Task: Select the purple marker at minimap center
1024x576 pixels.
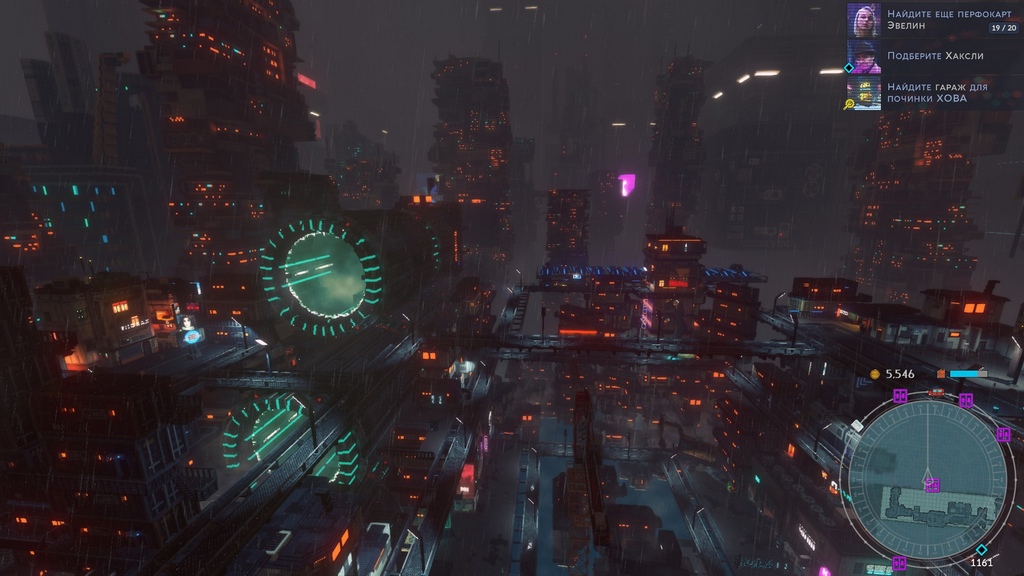Action: point(932,485)
